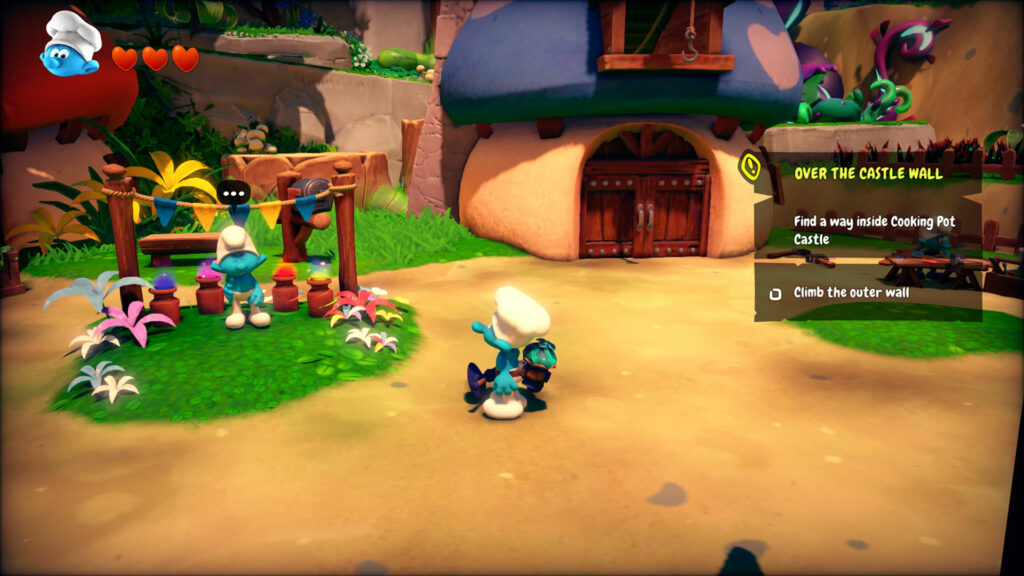Open the Over the Castle Wall quest tracker
The width and height of the screenshot is (1024, 576).
pyautogui.click(x=867, y=173)
